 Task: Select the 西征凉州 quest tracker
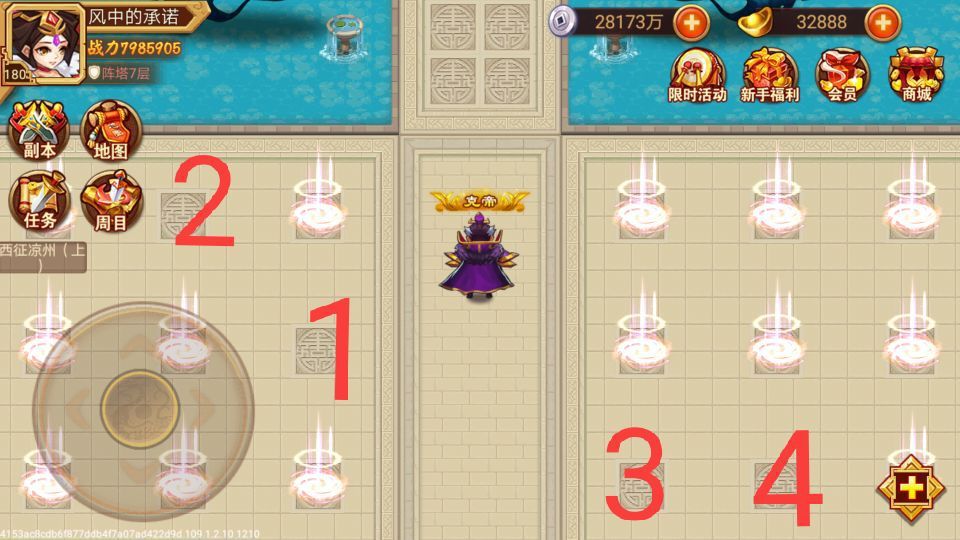point(42,257)
